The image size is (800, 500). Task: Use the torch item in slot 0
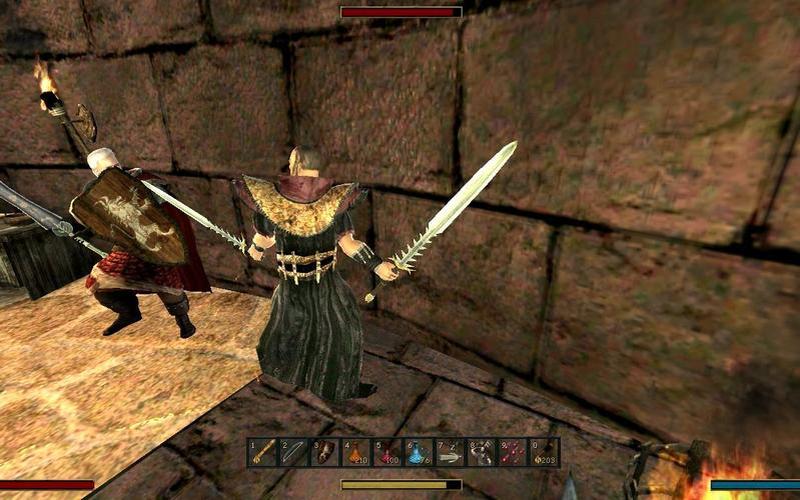[543, 452]
